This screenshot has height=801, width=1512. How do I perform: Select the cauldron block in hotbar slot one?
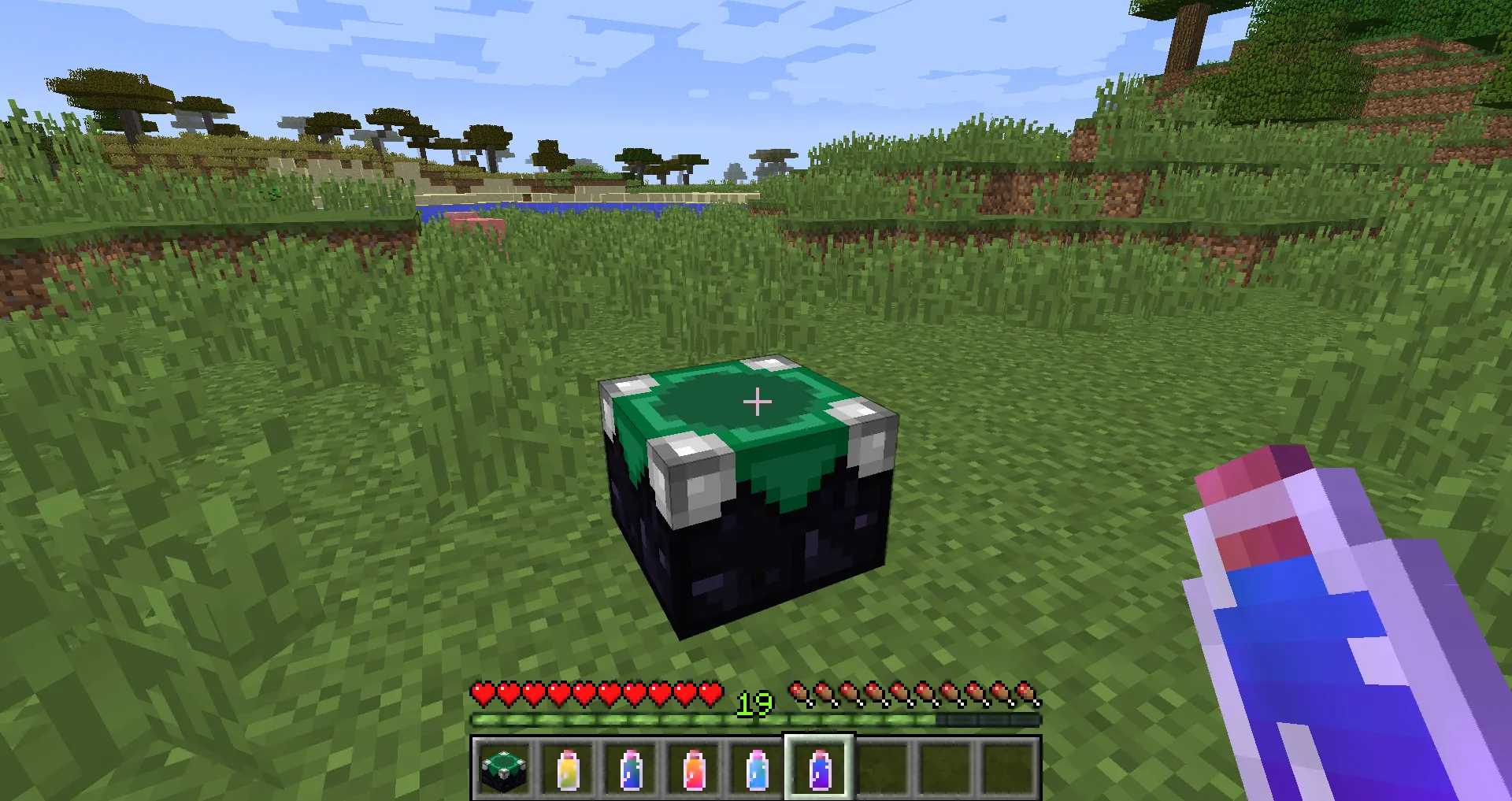point(504,769)
